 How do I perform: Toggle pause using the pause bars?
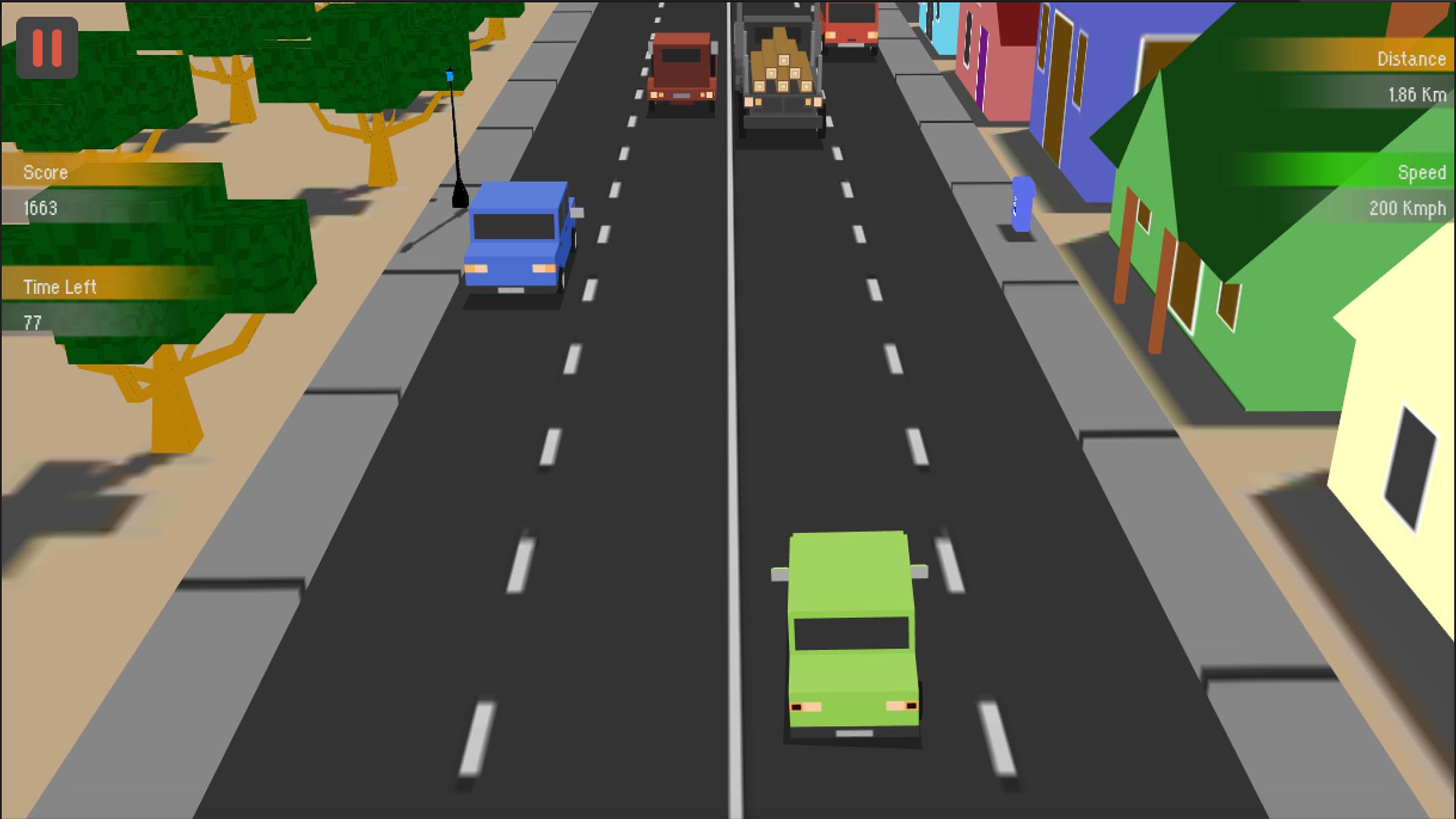46,47
